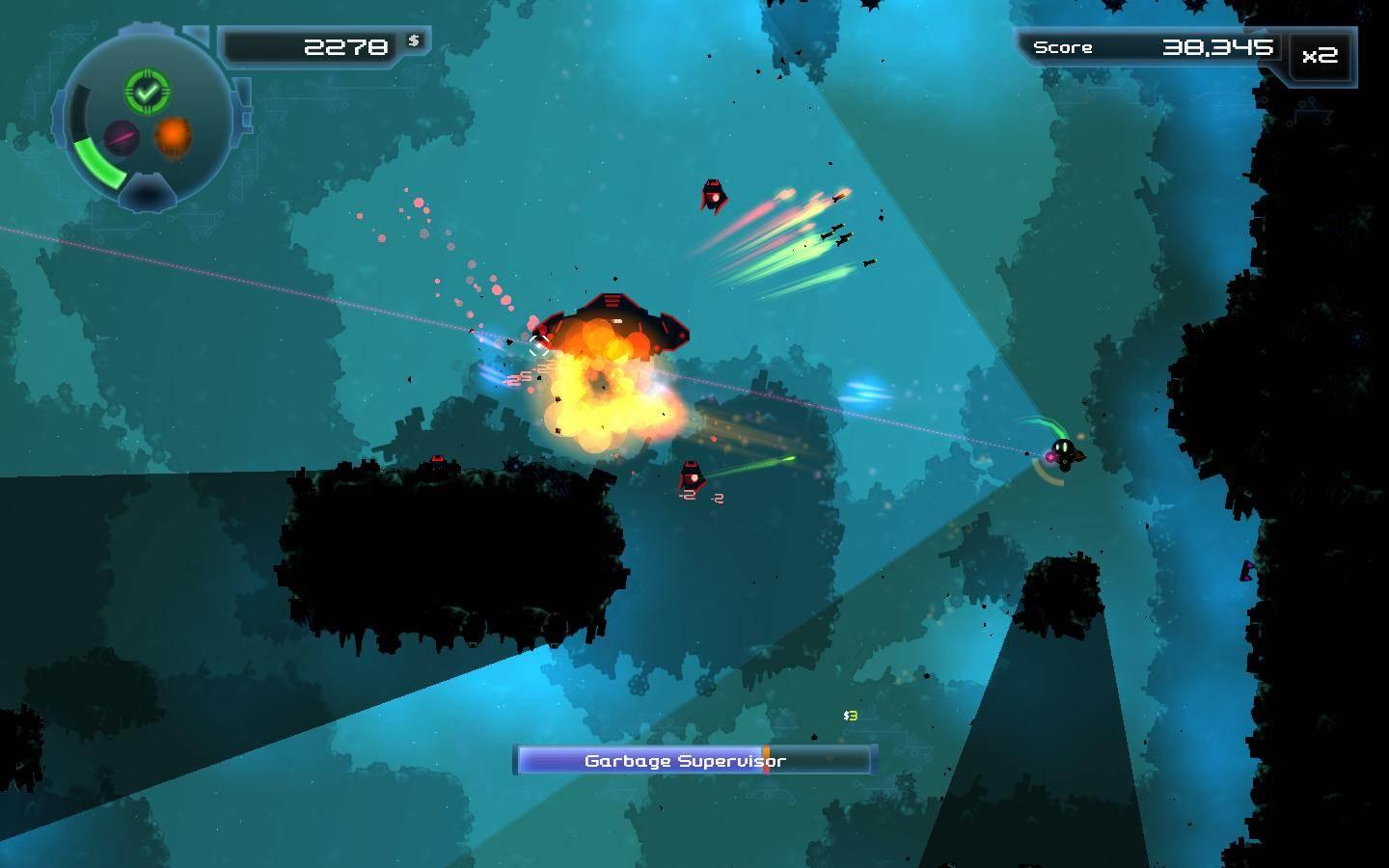Click the red enemy drone above the missile trails

713,197
